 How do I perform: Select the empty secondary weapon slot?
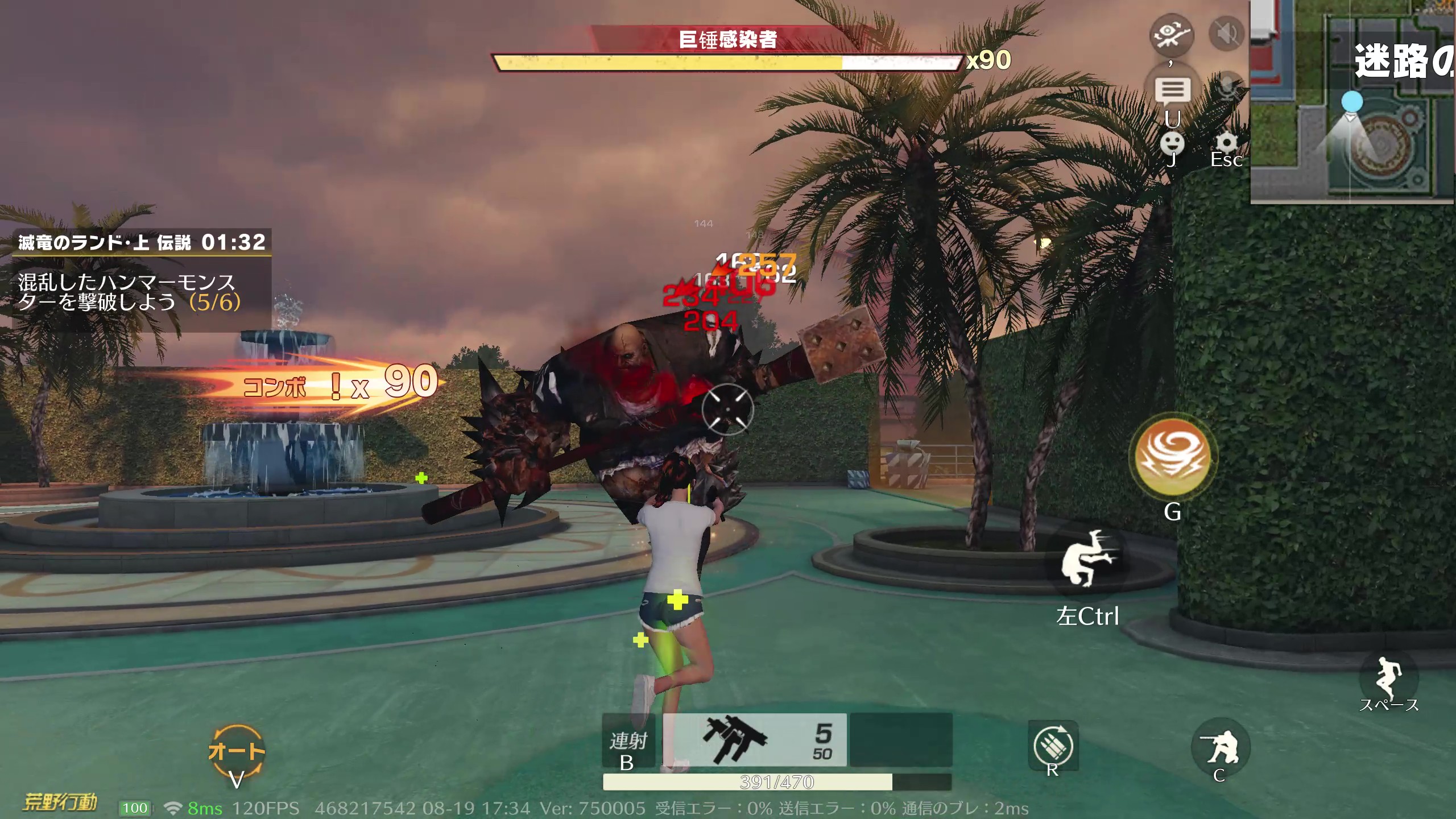tap(901, 740)
